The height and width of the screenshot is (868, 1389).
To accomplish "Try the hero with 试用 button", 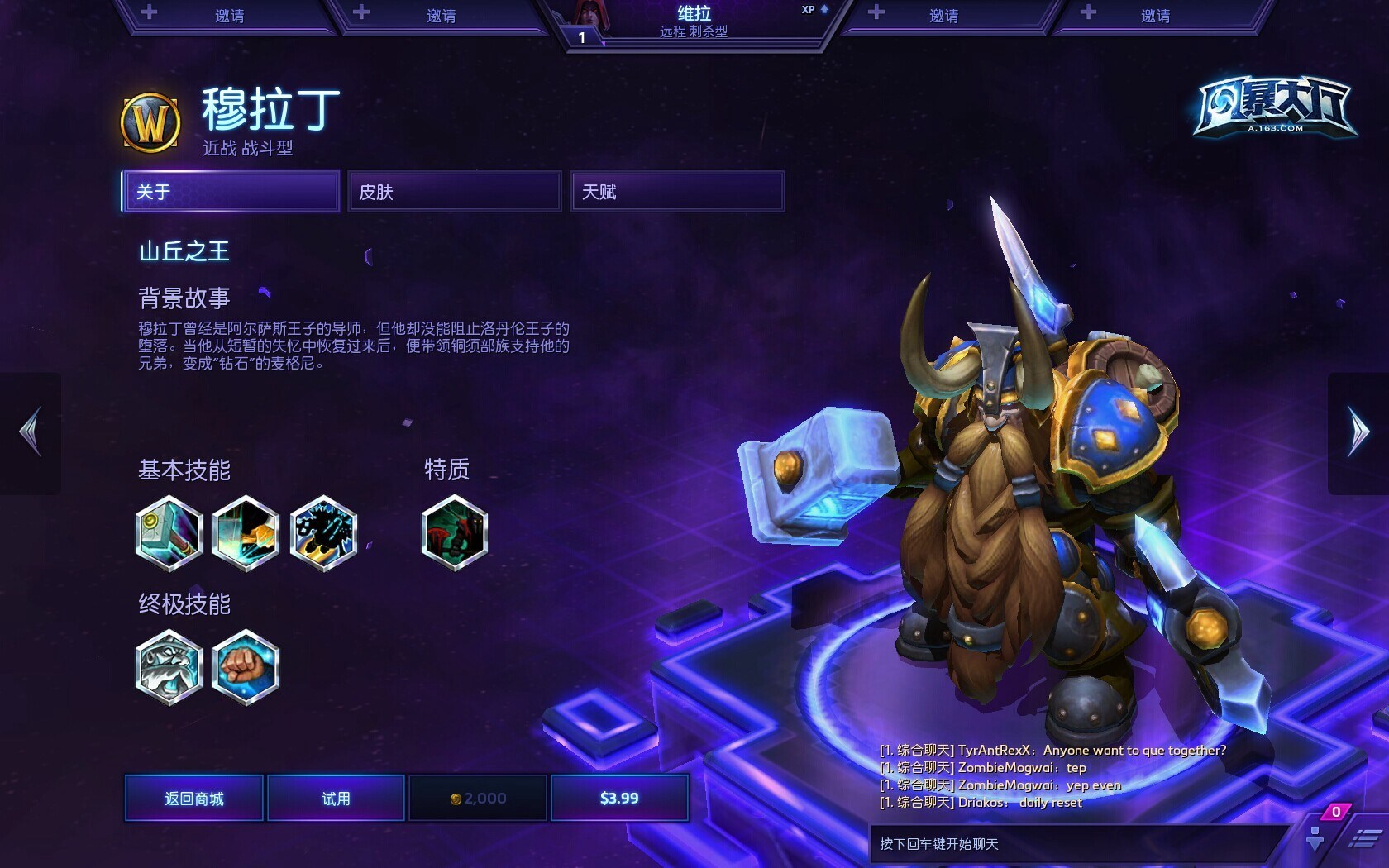I will click(x=336, y=798).
